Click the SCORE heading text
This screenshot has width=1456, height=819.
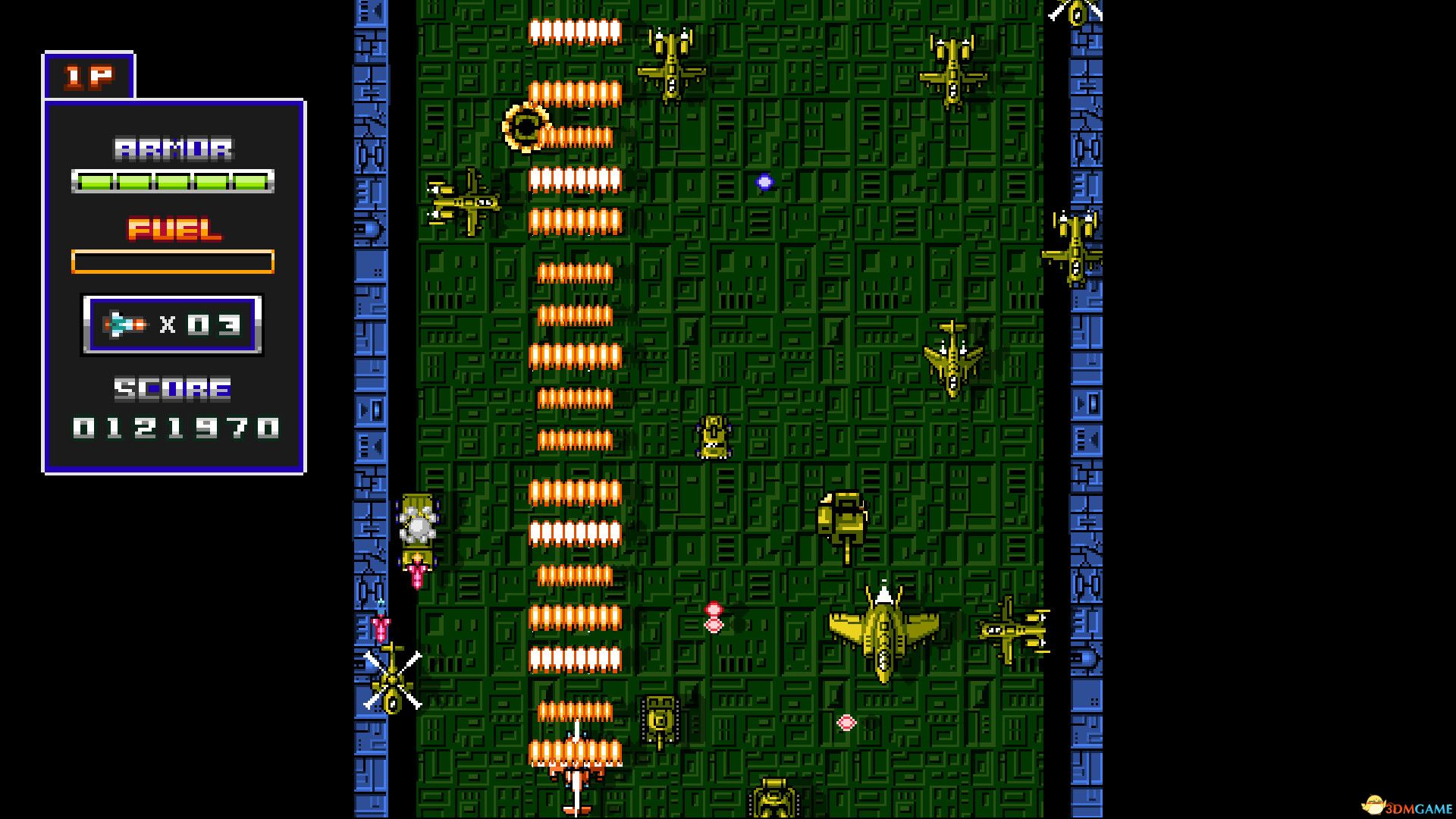point(171,389)
